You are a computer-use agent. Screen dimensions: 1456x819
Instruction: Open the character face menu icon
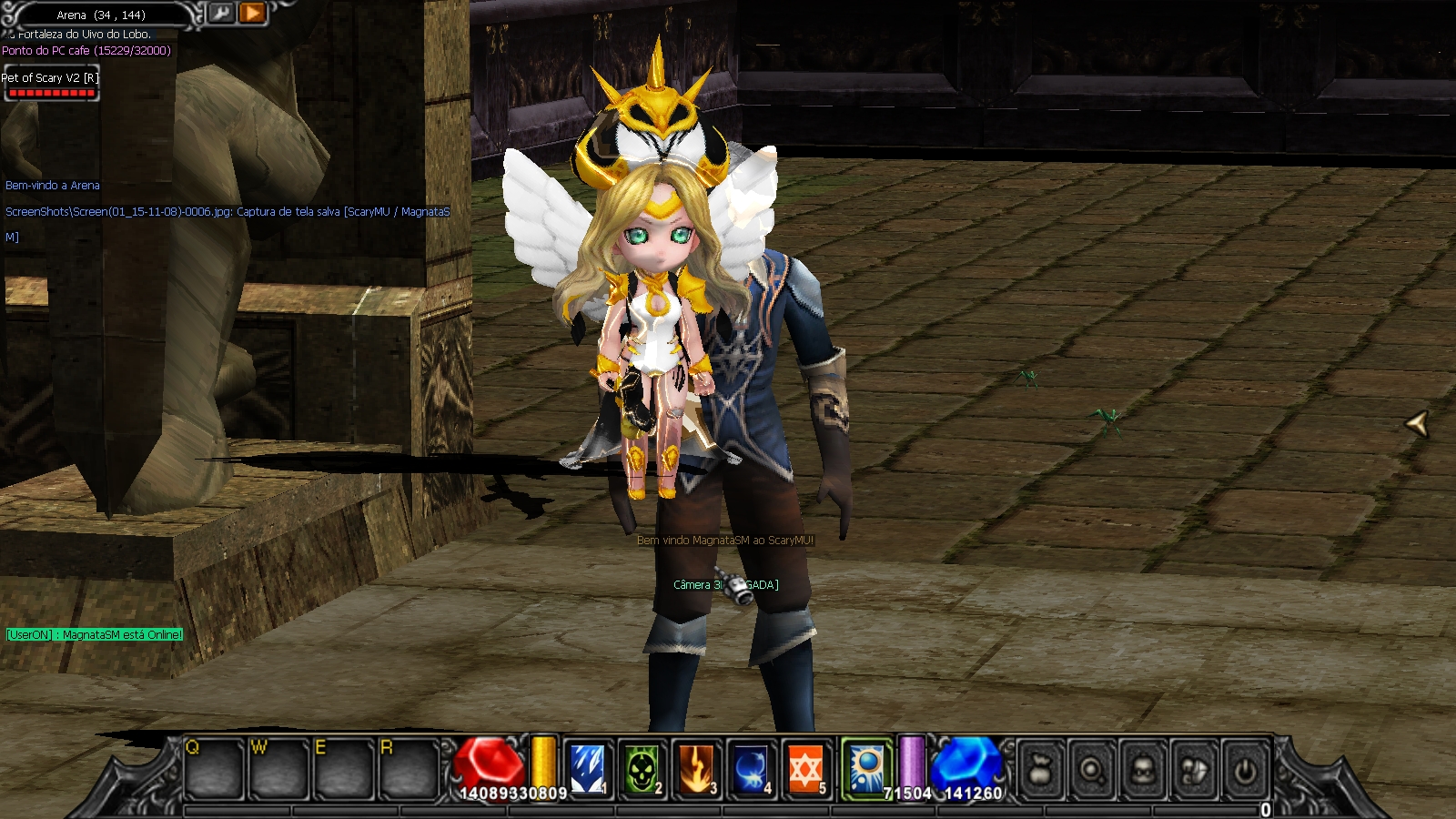1142,772
